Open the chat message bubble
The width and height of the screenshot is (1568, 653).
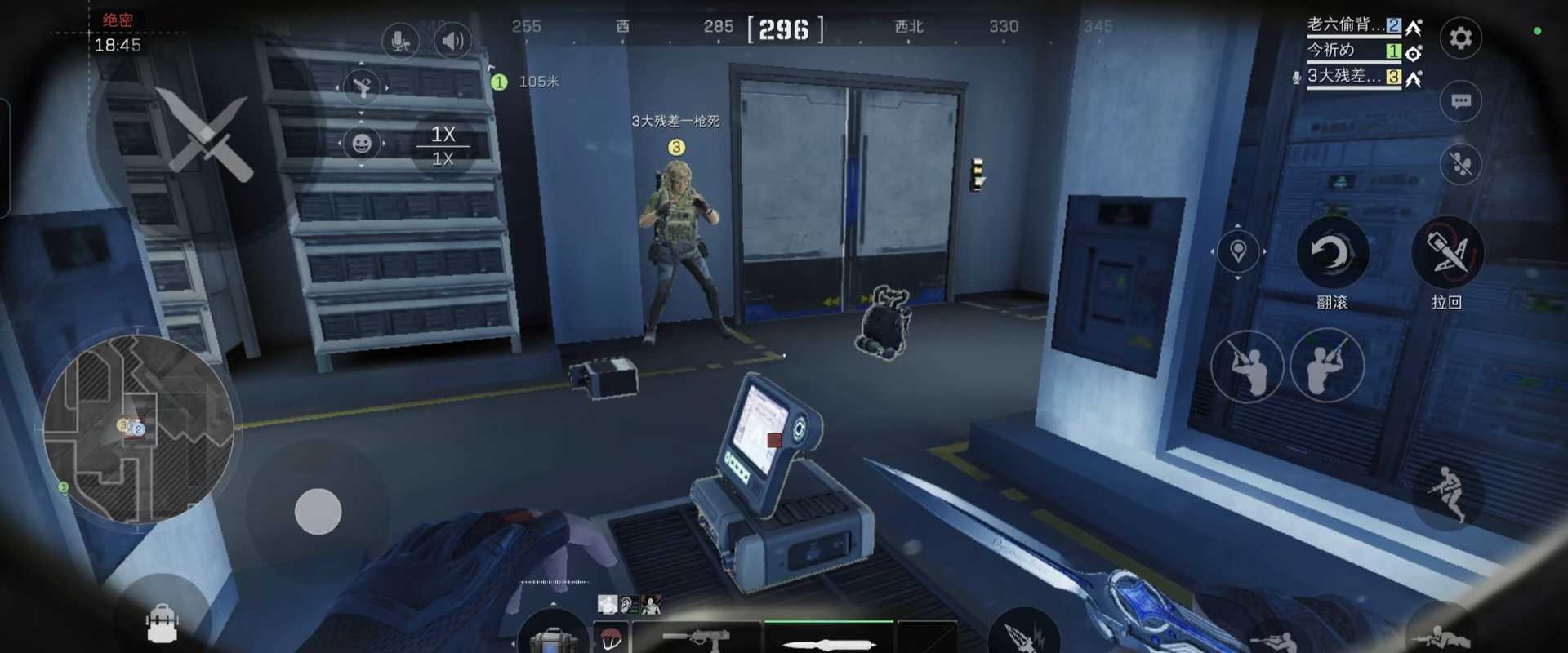(x=1460, y=101)
